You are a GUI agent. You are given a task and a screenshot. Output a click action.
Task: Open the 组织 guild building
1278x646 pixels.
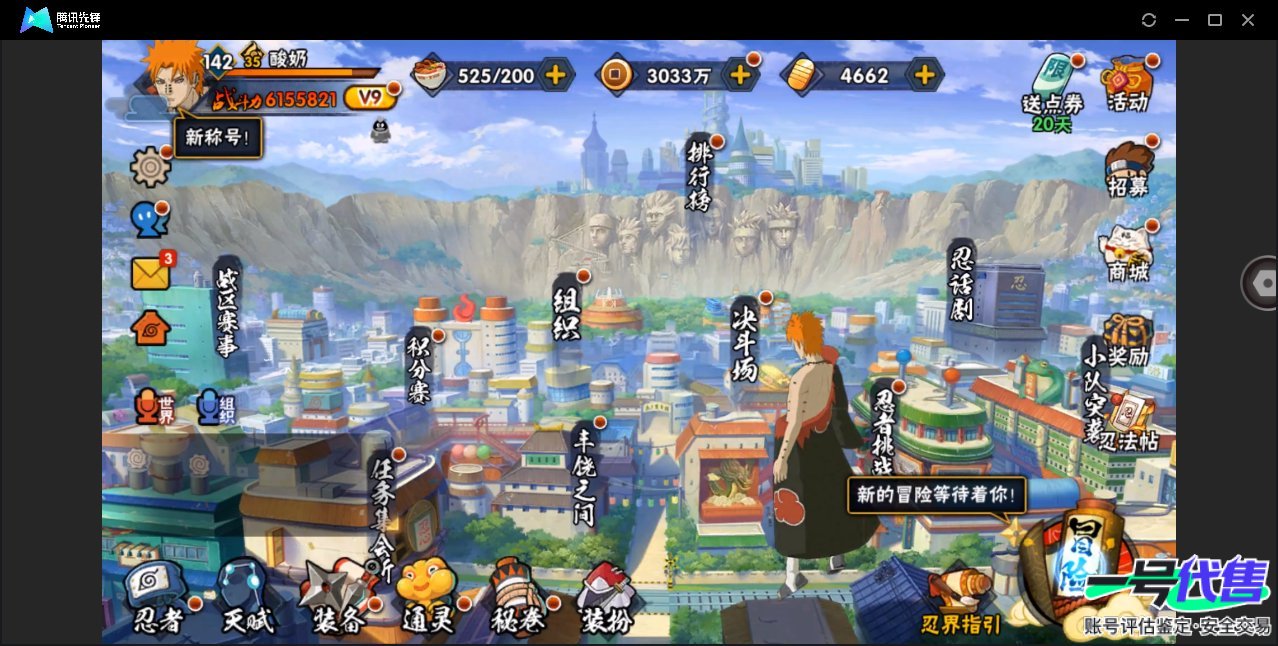(567, 313)
